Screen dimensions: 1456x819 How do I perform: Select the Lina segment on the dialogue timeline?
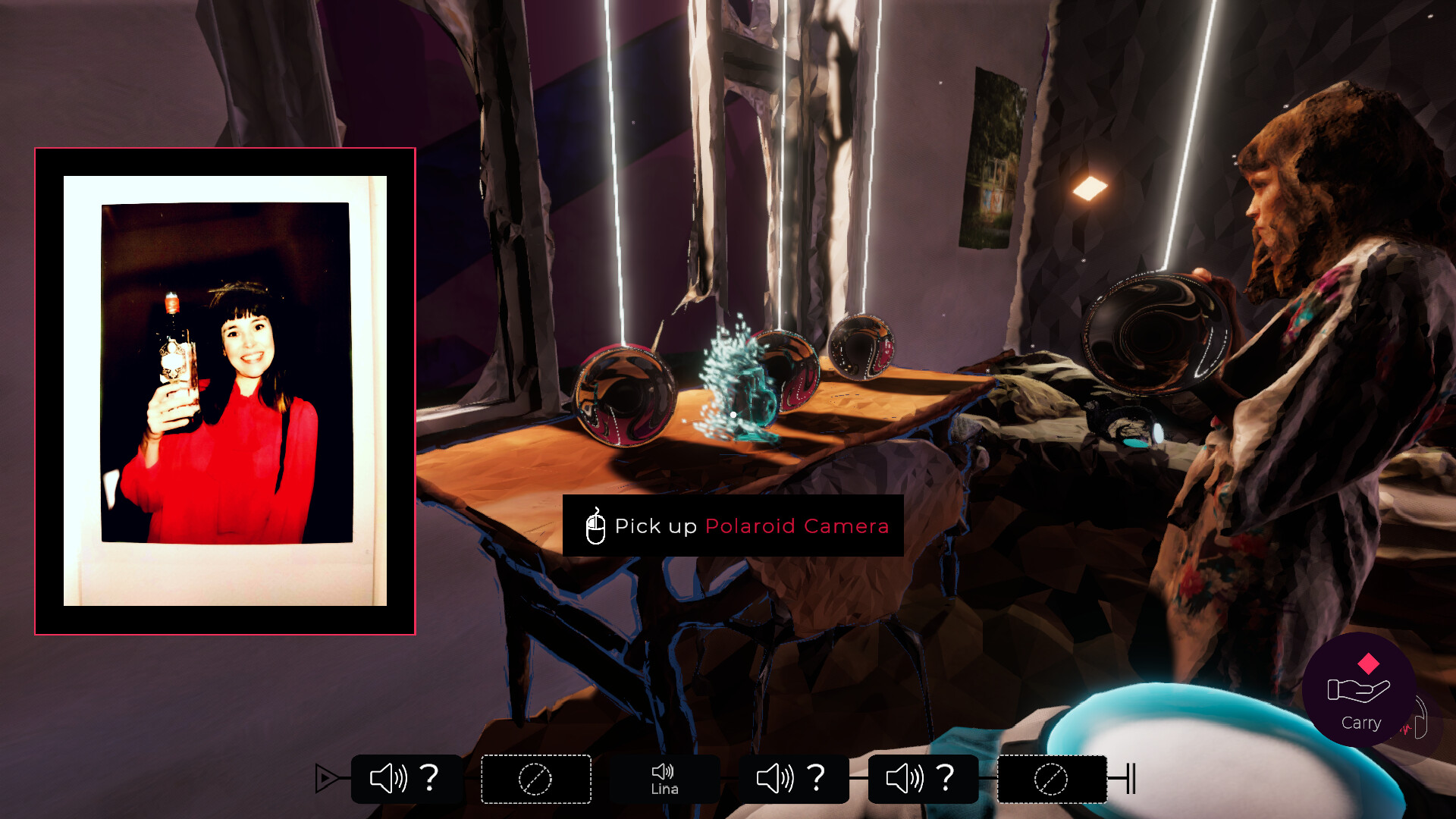pyautogui.click(x=664, y=778)
